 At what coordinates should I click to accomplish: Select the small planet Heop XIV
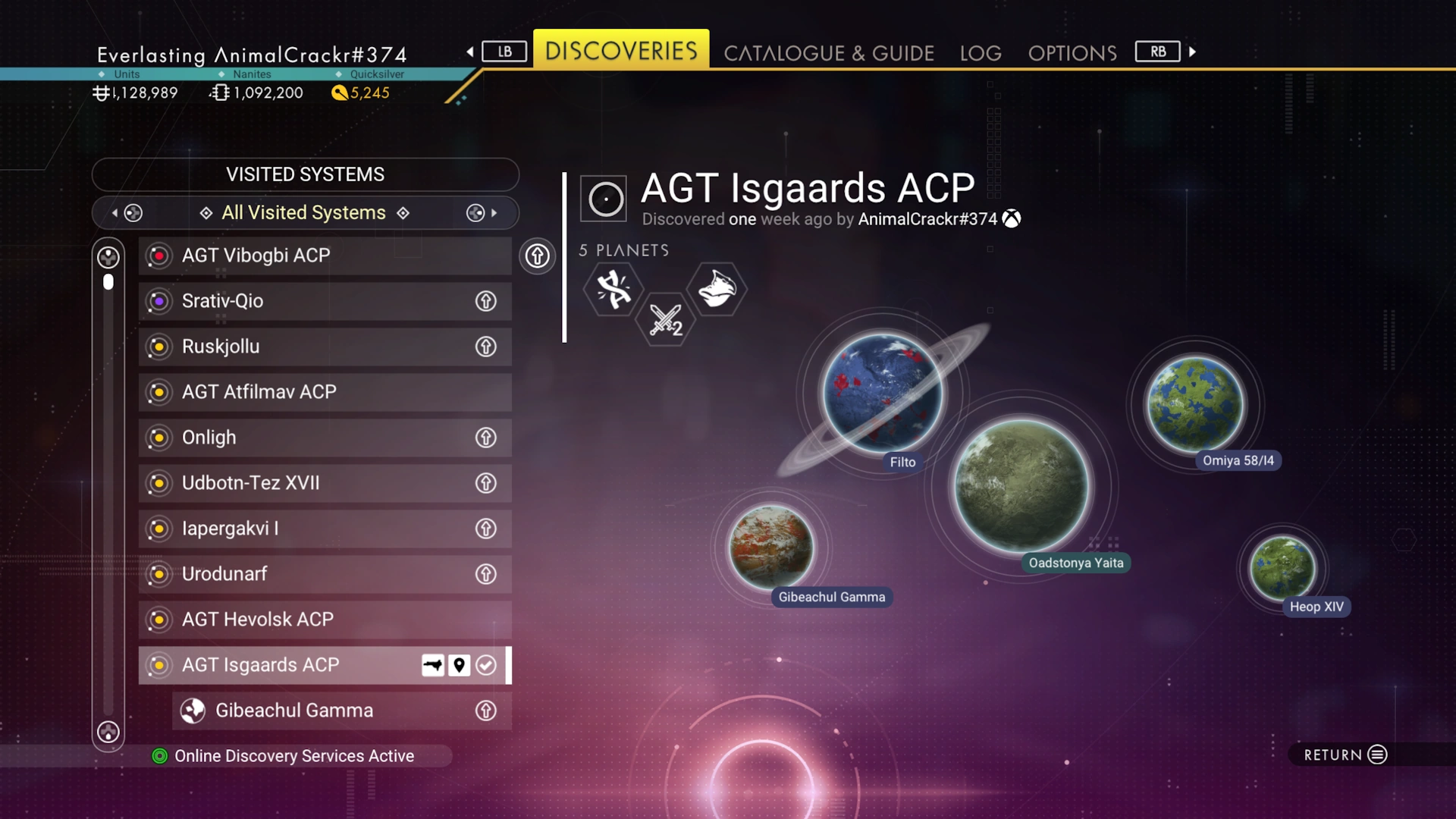[1282, 568]
